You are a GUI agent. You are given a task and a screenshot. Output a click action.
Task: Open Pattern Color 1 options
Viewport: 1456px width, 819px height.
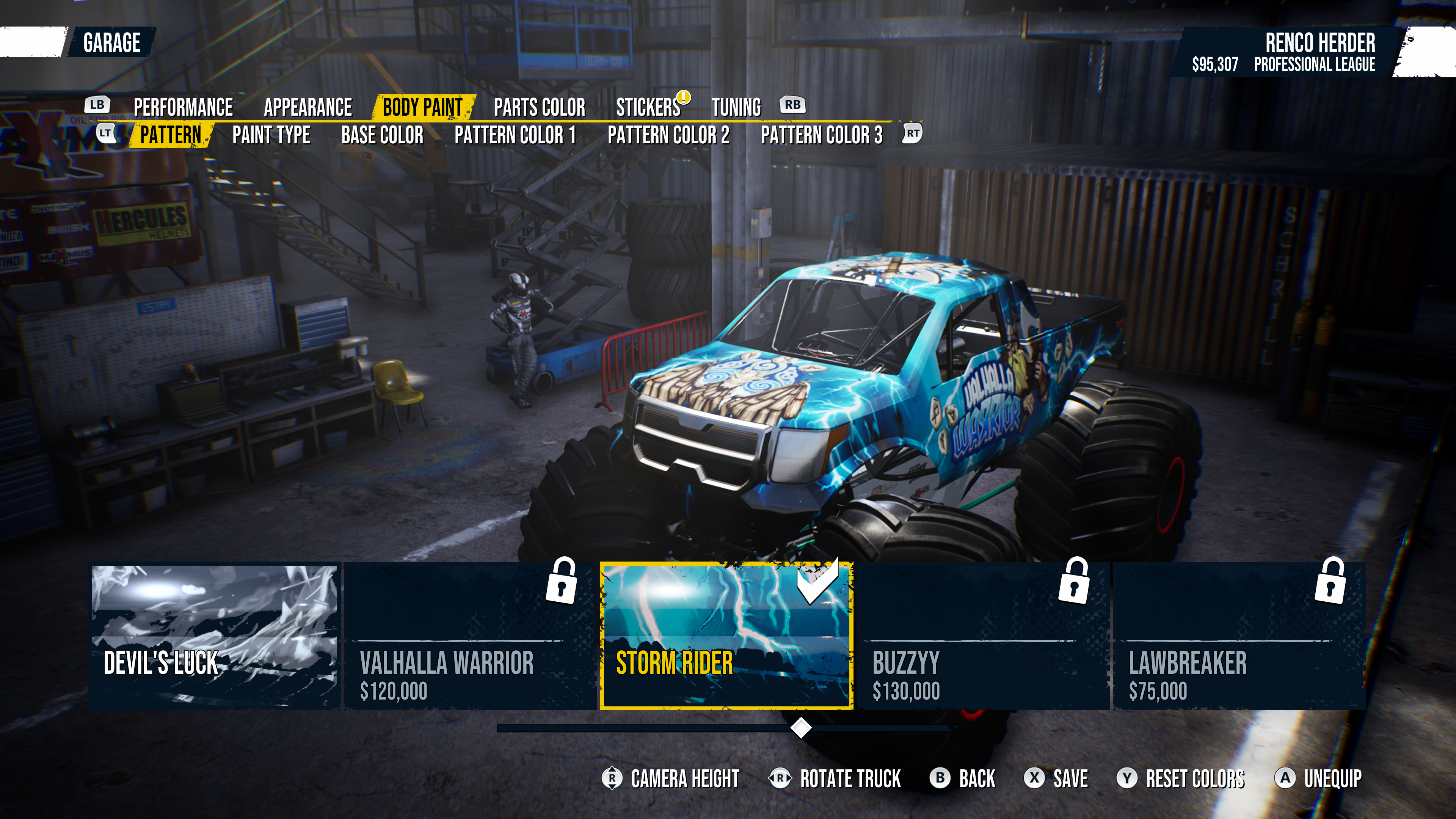point(515,135)
